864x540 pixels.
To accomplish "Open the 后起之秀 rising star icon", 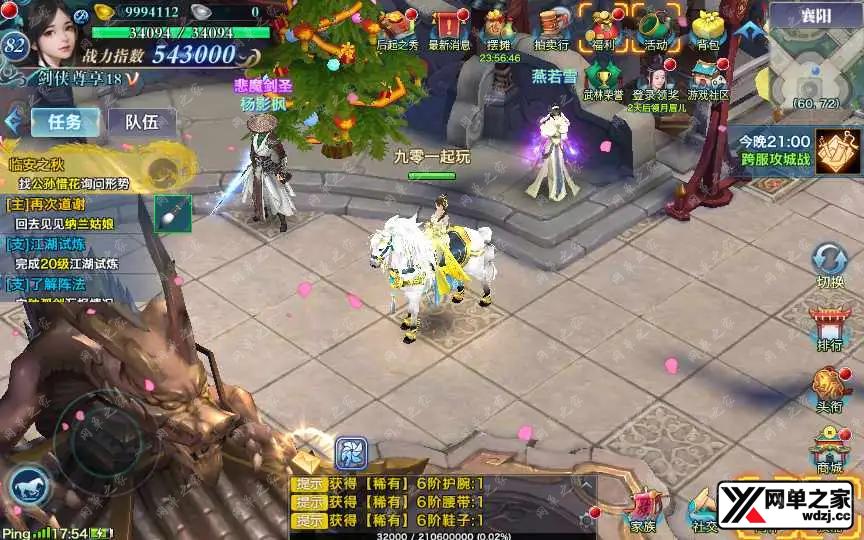I will [x=397, y=28].
